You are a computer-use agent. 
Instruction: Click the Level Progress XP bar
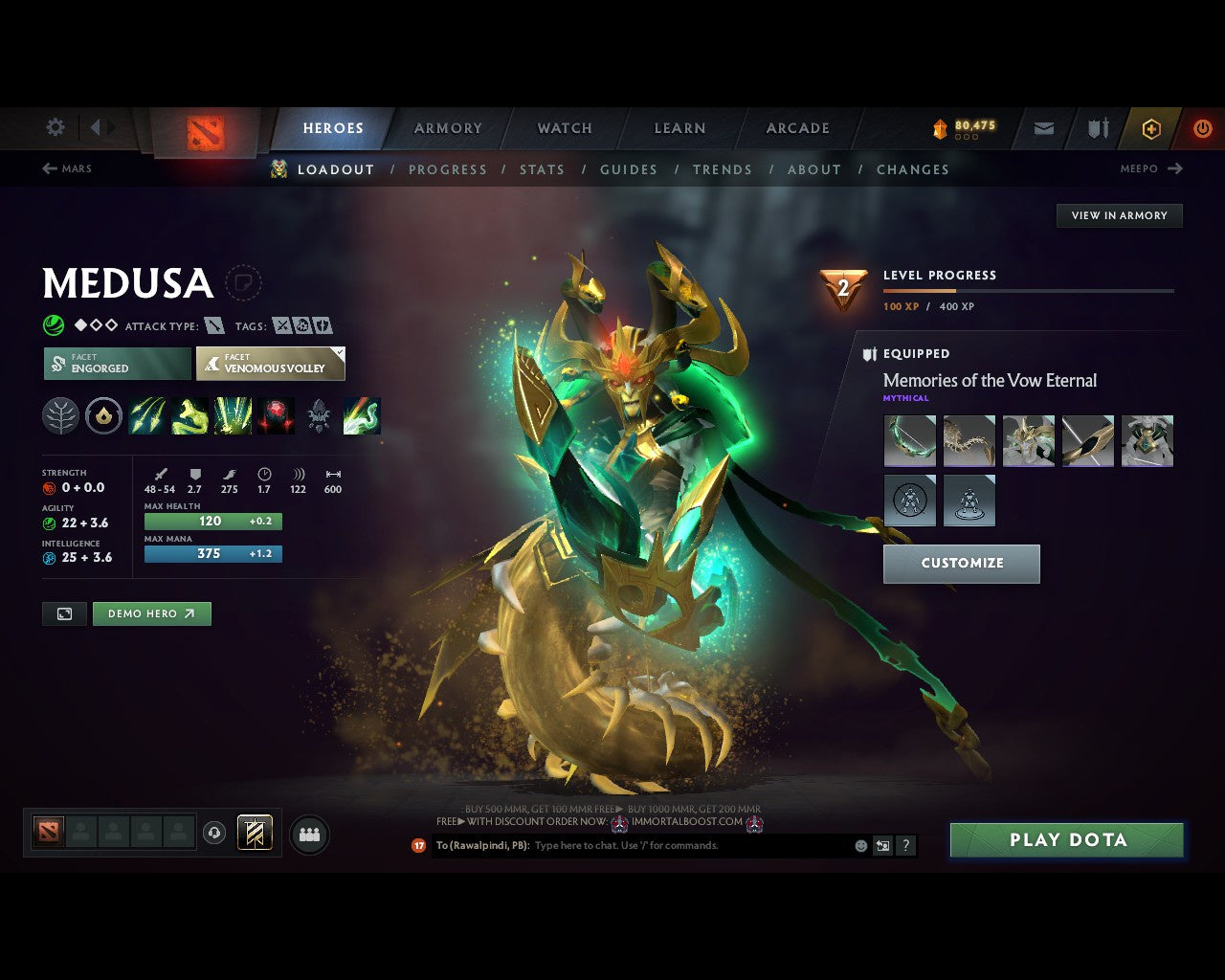tap(1029, 291)
